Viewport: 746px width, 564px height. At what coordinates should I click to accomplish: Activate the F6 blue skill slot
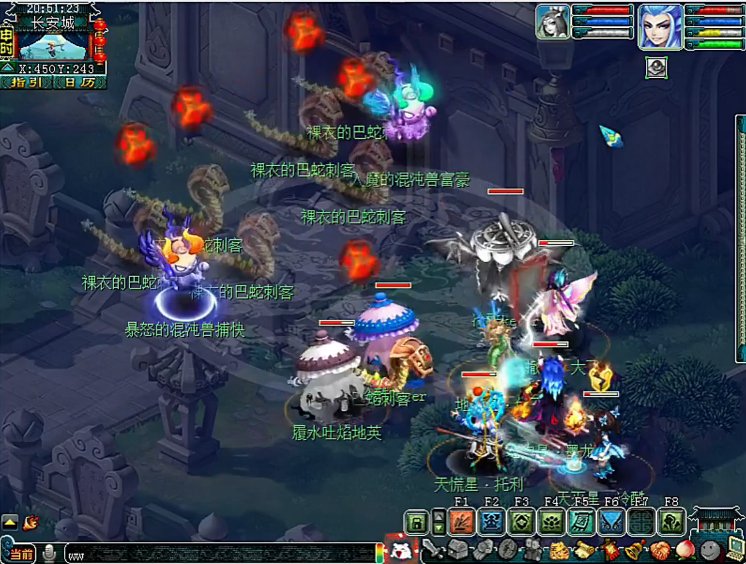coord(611,521)
